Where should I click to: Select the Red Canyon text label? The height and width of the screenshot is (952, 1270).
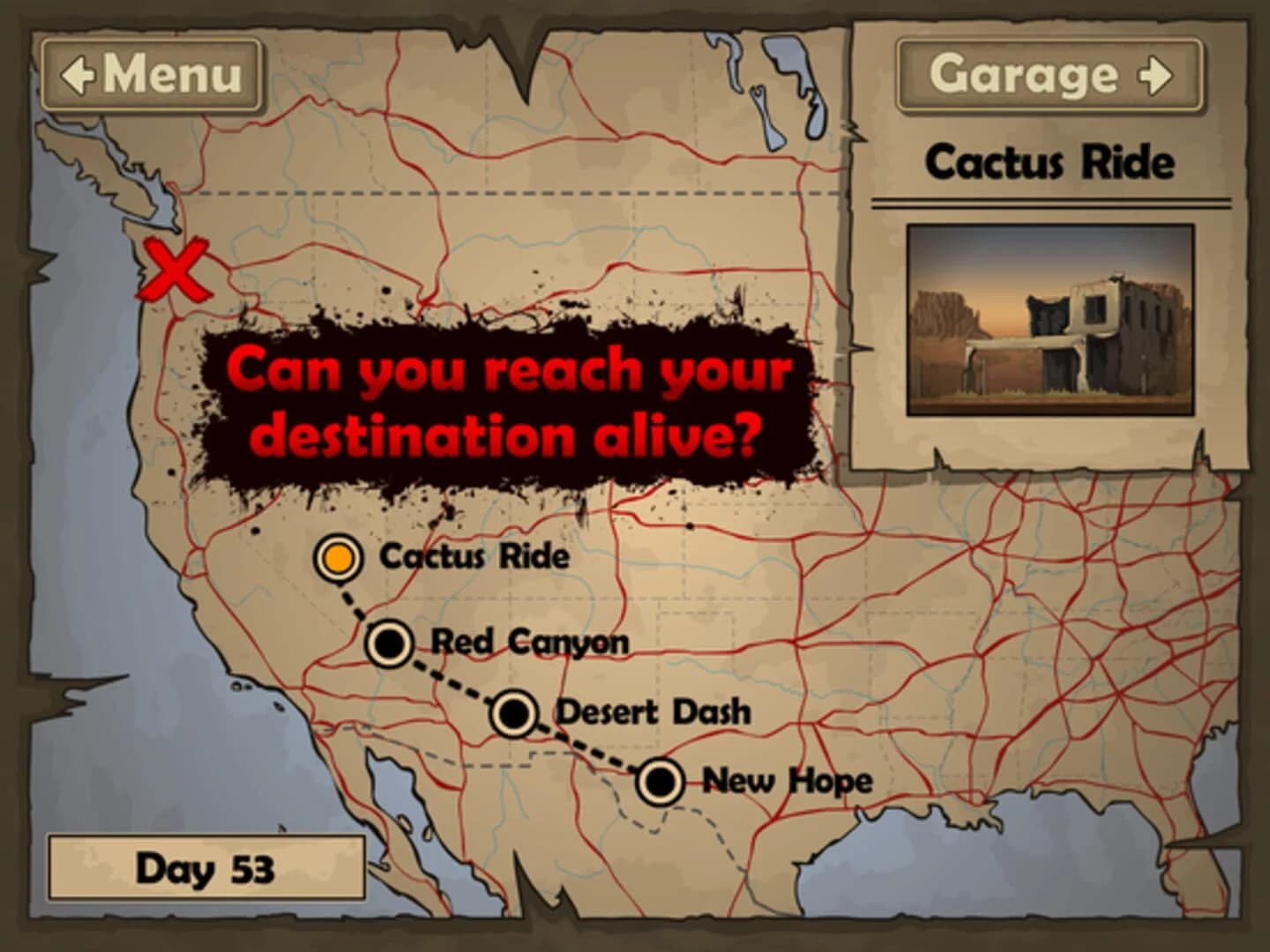coord(530,643)
